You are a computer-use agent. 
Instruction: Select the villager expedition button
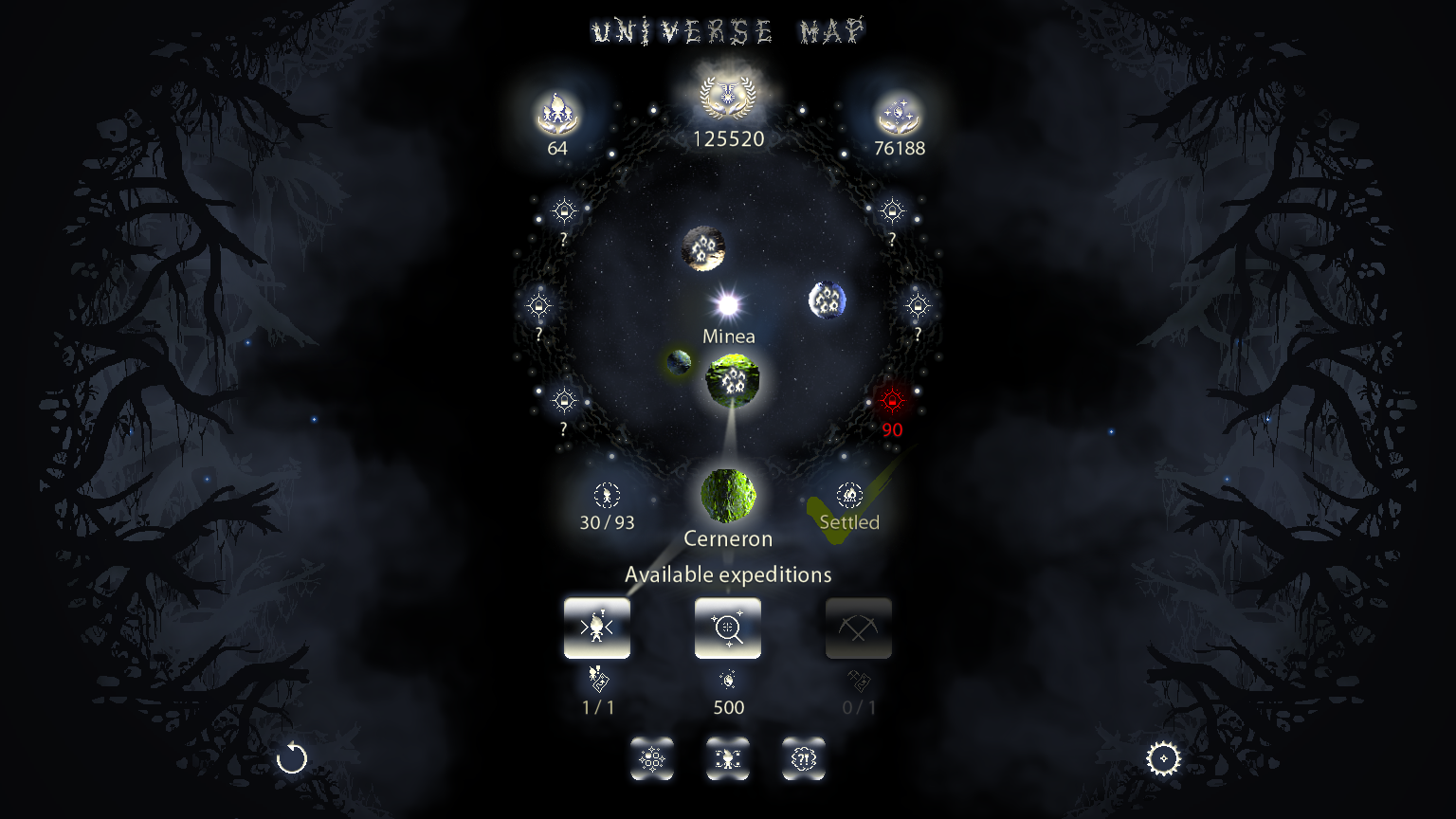pyautogui.click(x=597, y=628)
